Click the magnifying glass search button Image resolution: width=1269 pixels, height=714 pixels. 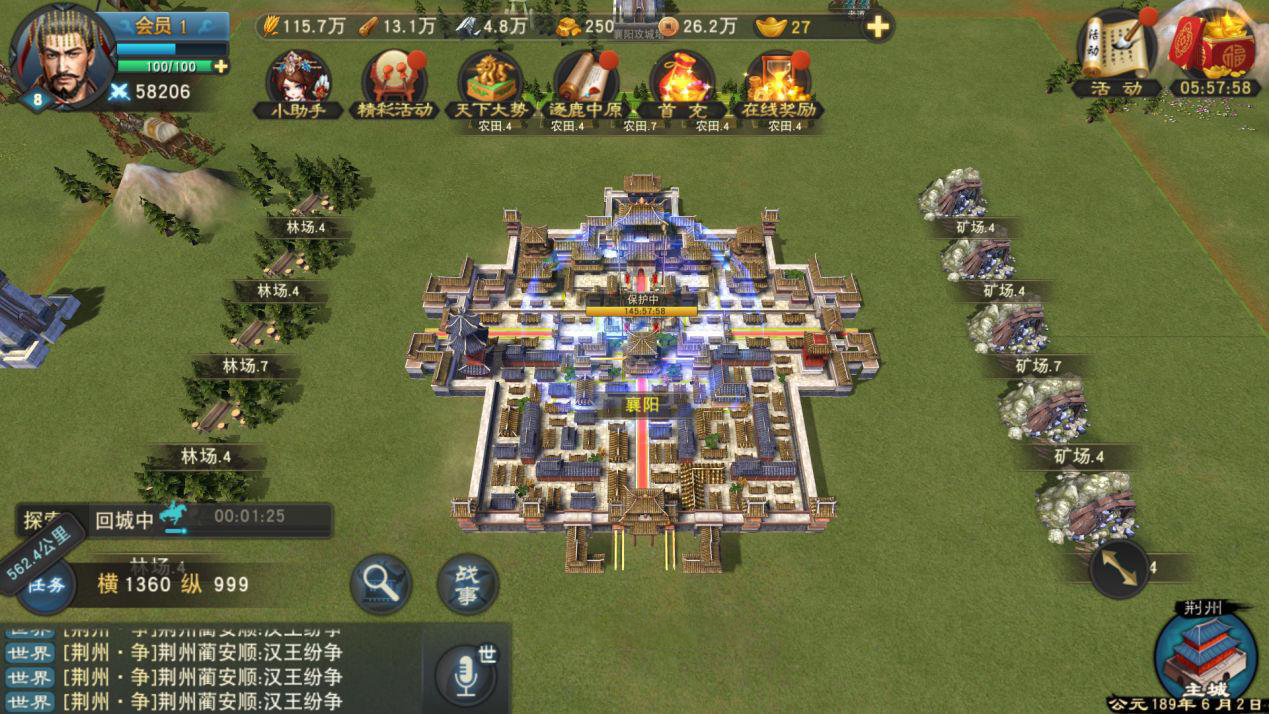(382, 582)
